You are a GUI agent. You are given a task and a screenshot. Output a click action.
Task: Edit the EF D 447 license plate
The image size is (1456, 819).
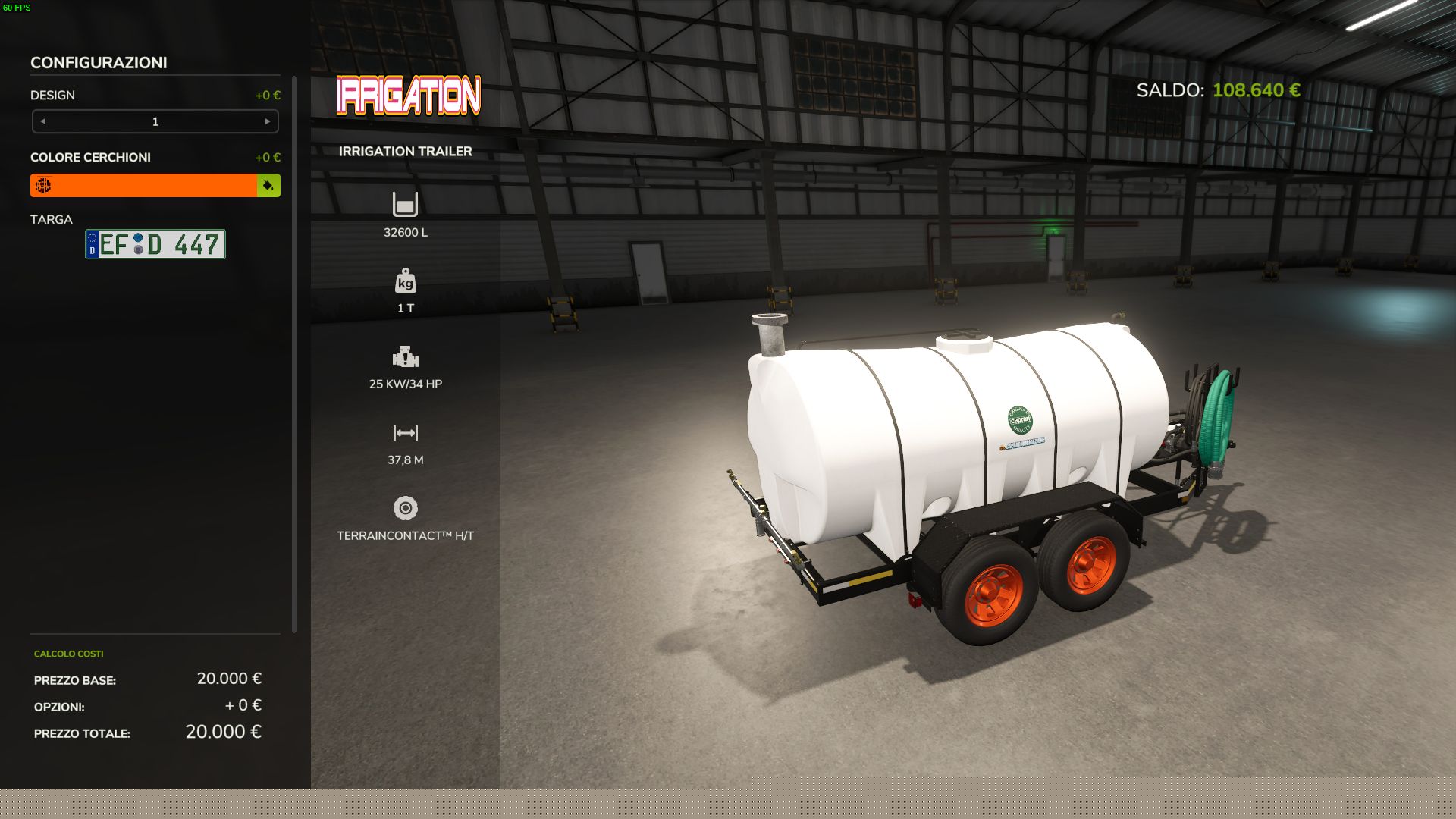click(155, 244)
